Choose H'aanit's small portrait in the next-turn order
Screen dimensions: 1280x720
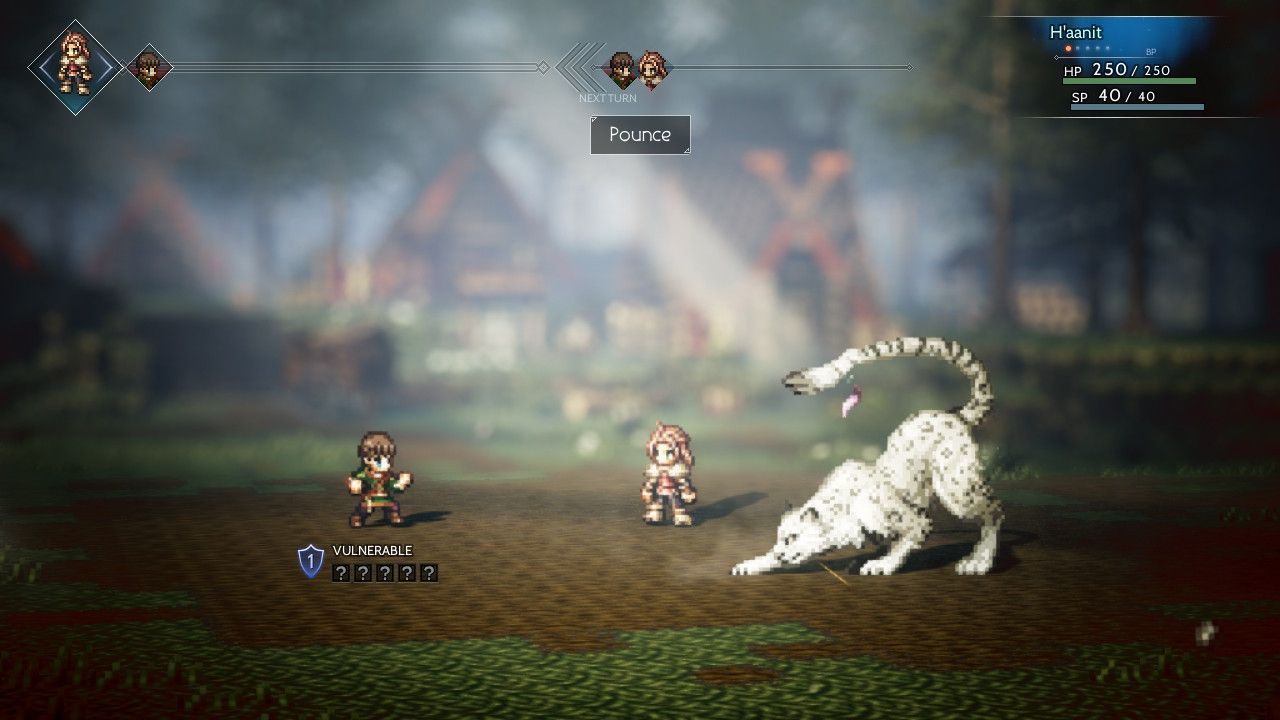click(652, 68)
